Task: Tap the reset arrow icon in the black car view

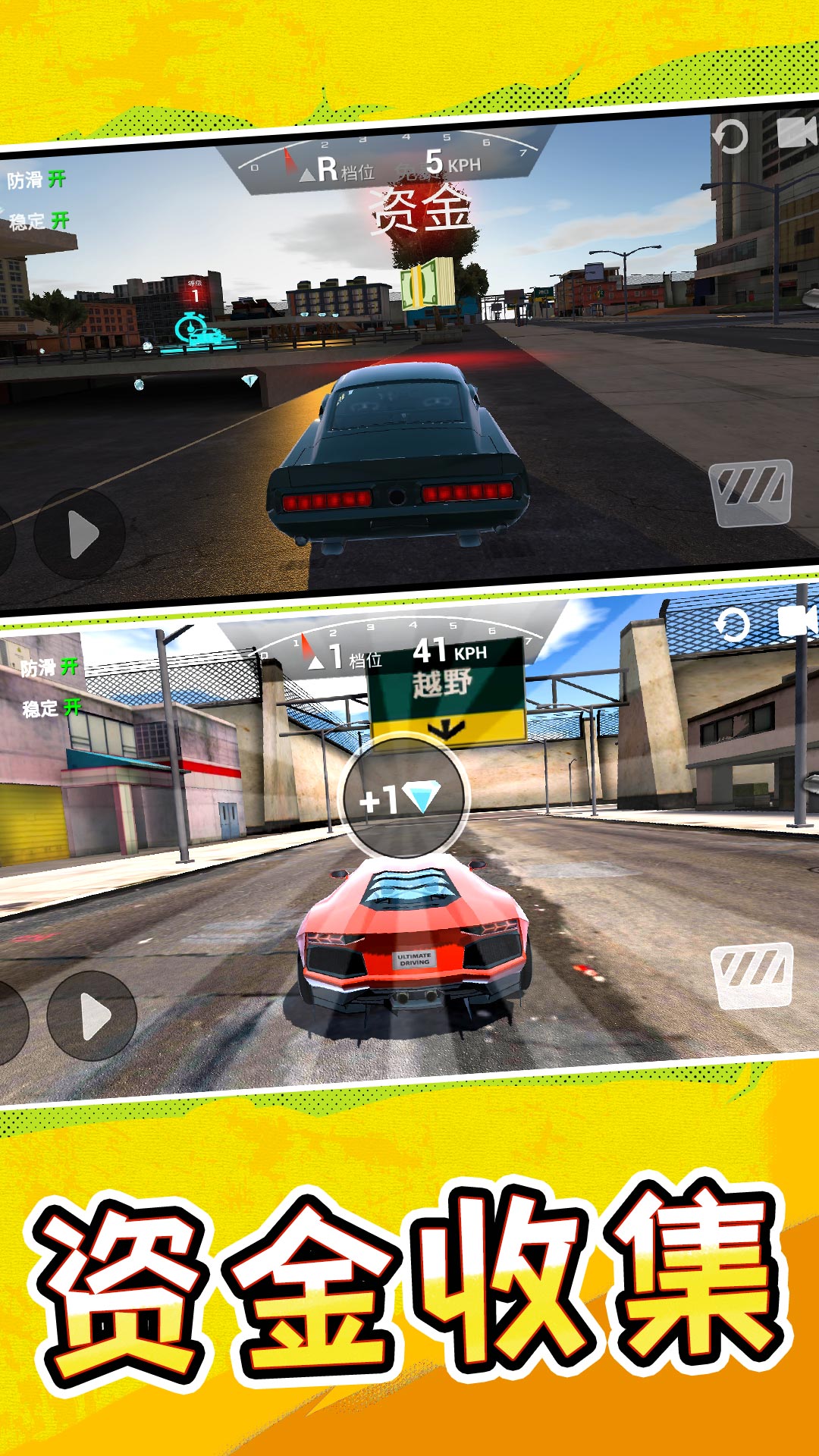Action: (730, 137)
